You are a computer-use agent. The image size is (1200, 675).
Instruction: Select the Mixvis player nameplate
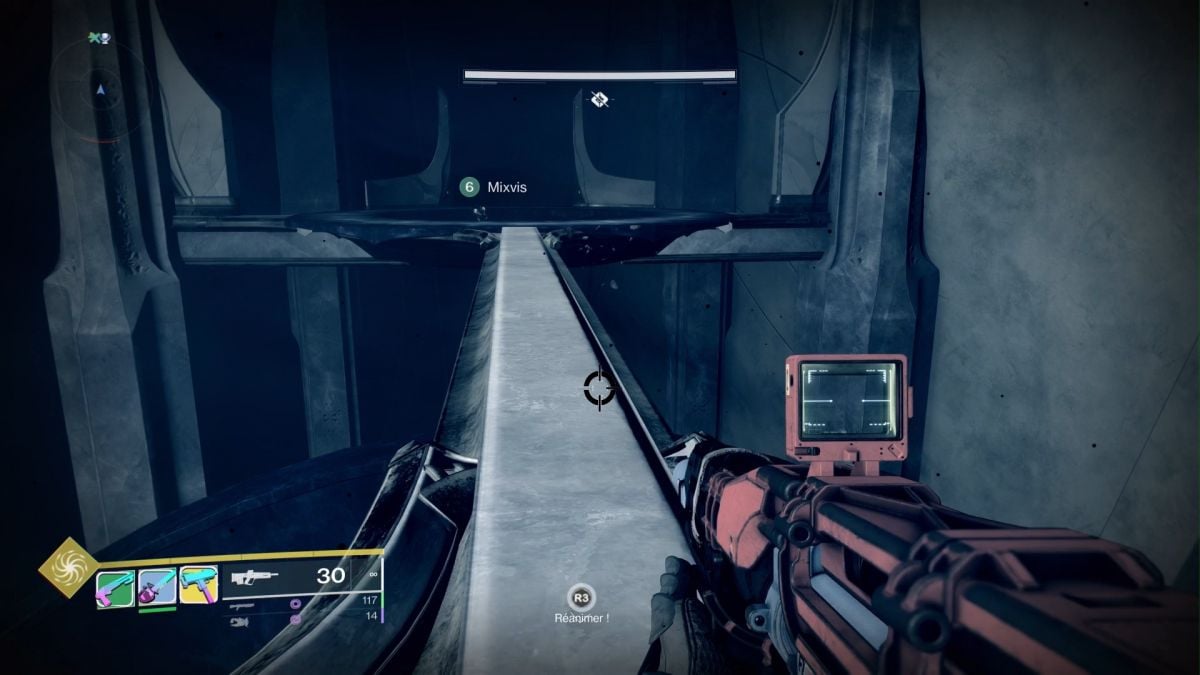[493, 187]
